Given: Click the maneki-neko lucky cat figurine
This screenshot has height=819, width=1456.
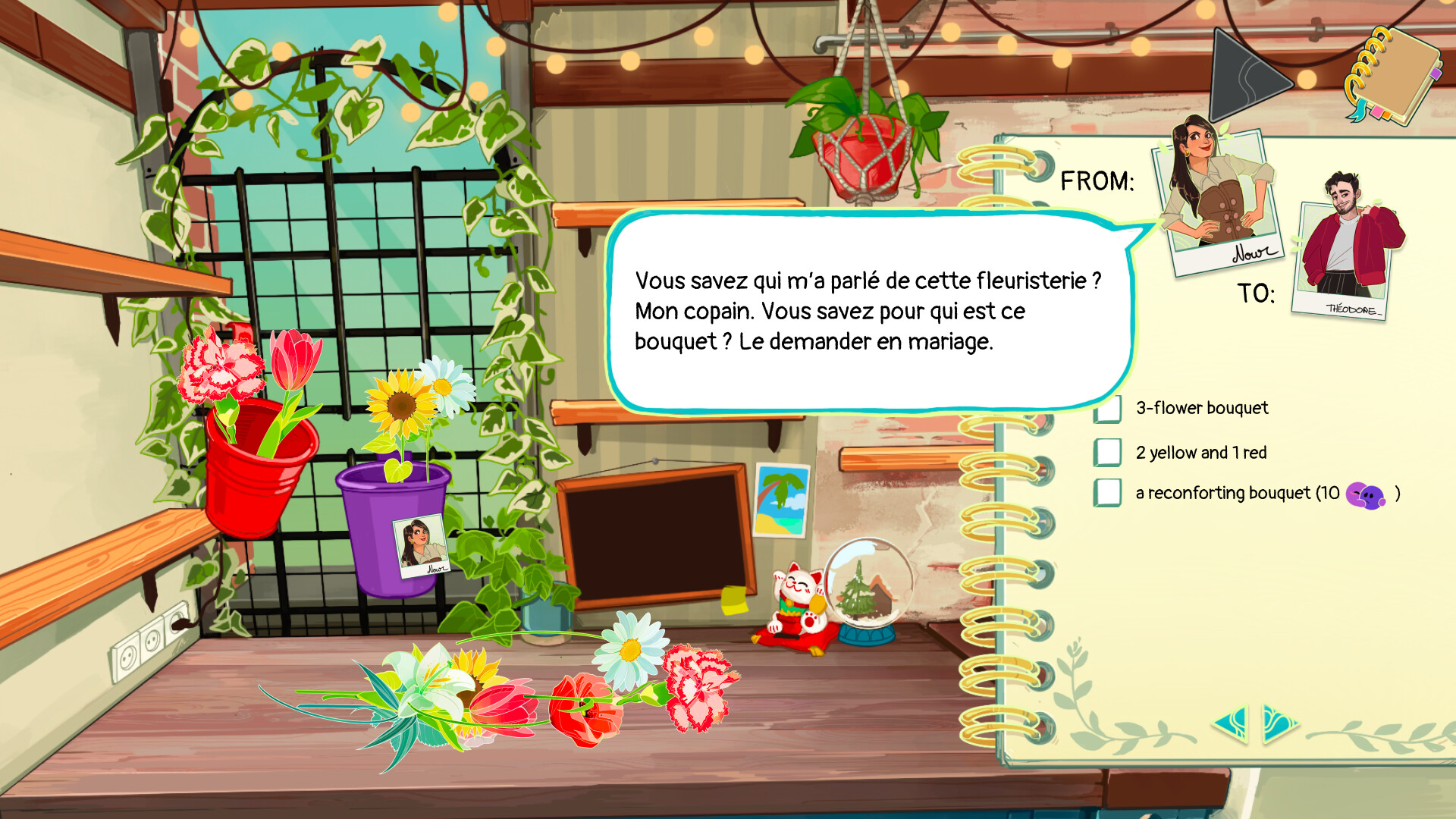Looking at the screenshot, I should [x=796, y=599].
